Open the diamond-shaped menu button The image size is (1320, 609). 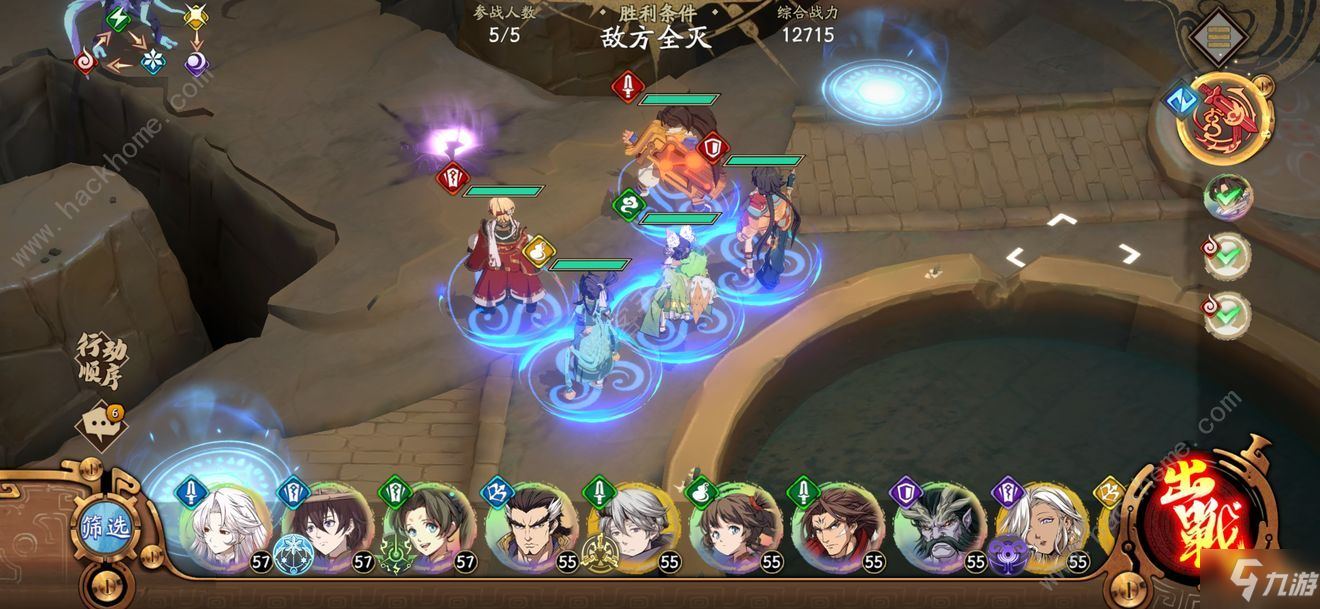point(1218,38)
